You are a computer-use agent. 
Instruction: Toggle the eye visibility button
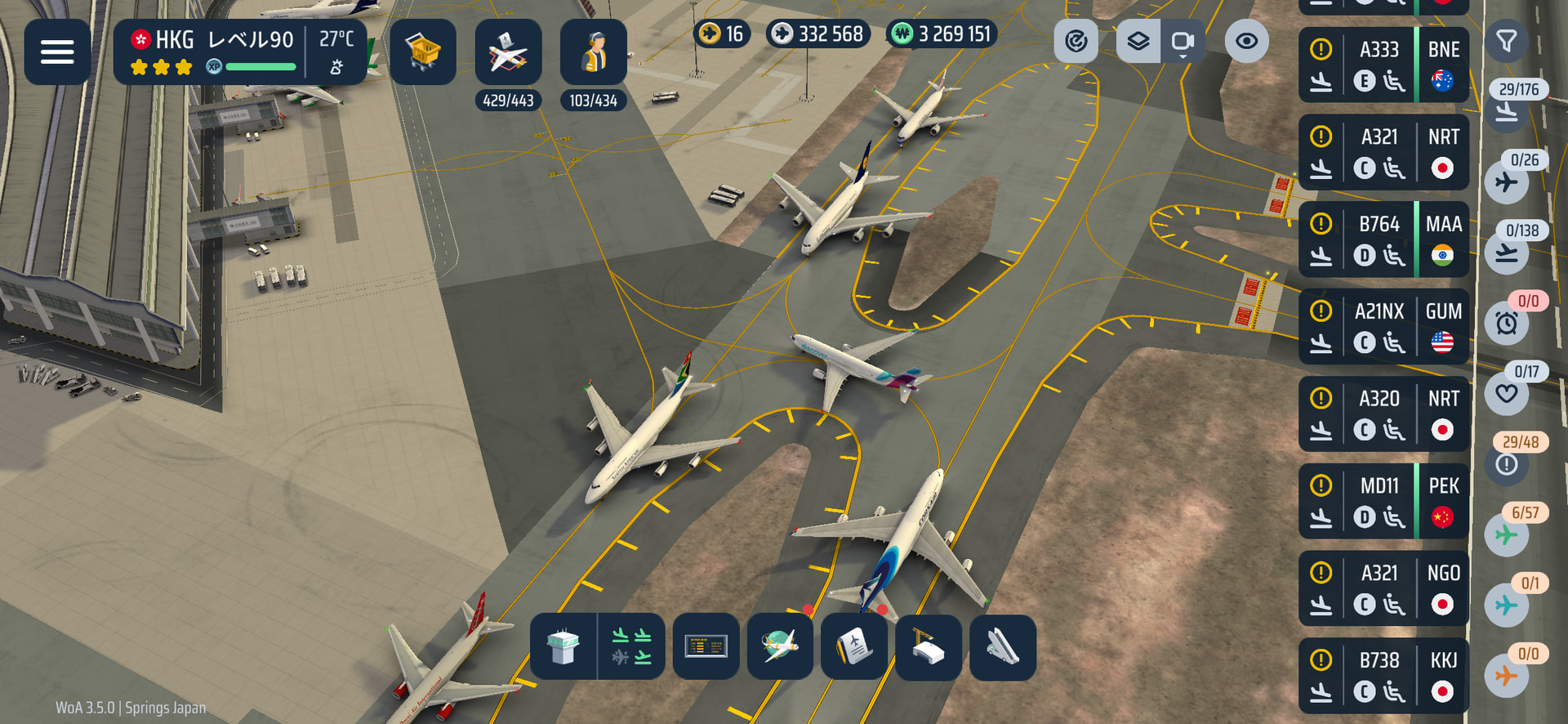pyautogui.click(x=1246, y=41)
